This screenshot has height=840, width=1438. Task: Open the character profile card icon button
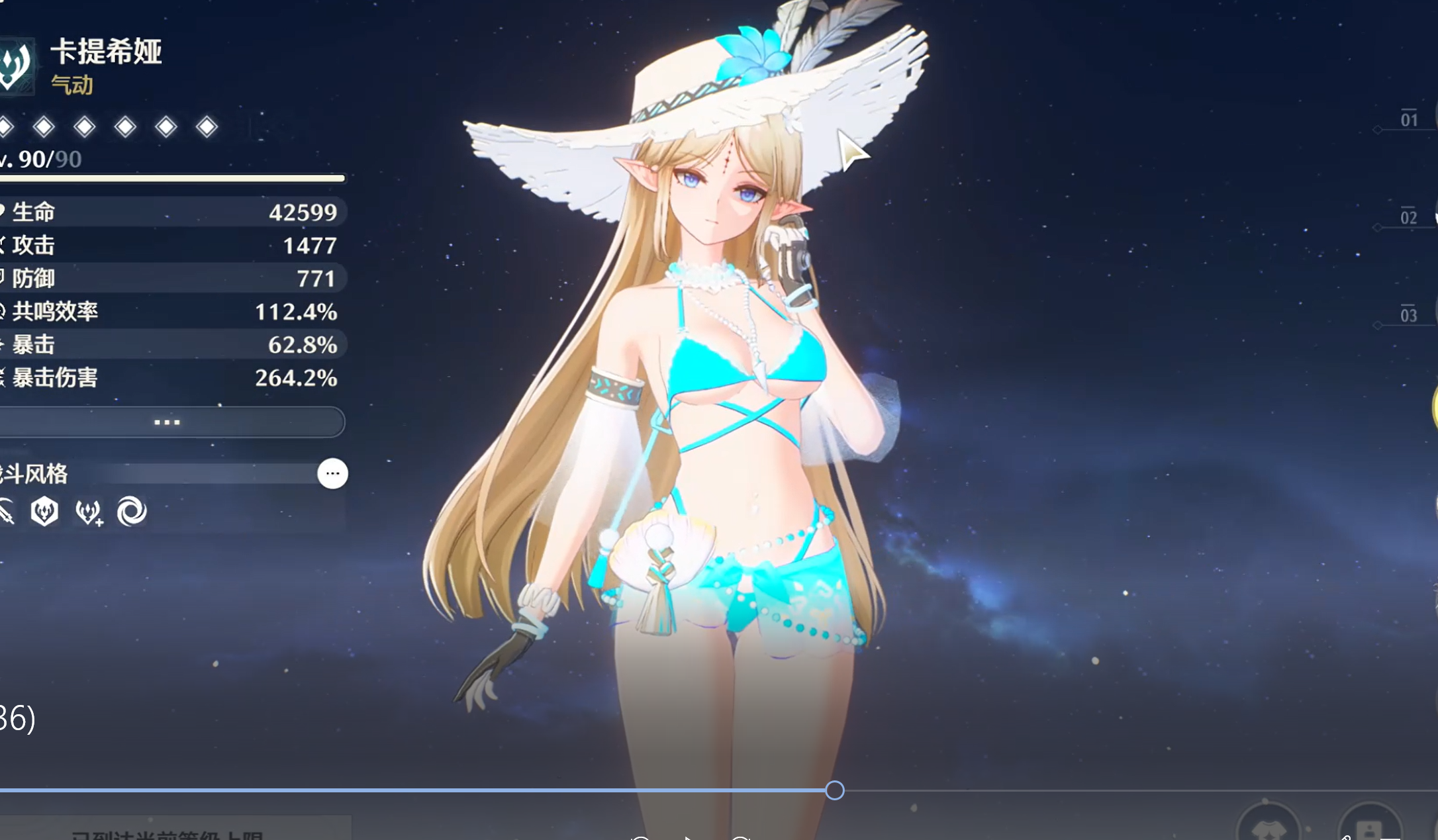click(x=1369, y=829)
